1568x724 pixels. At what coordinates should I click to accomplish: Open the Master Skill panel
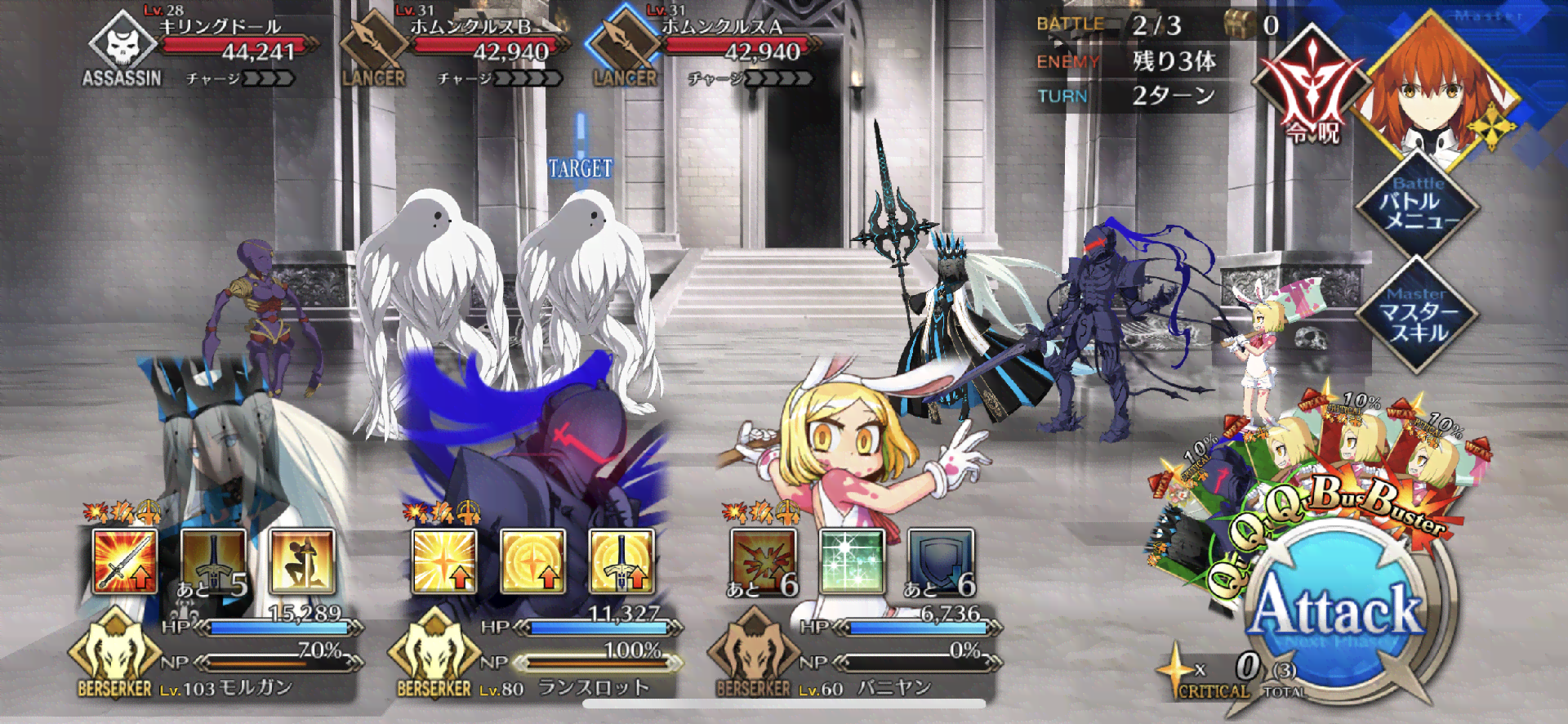coord(1417,315)
